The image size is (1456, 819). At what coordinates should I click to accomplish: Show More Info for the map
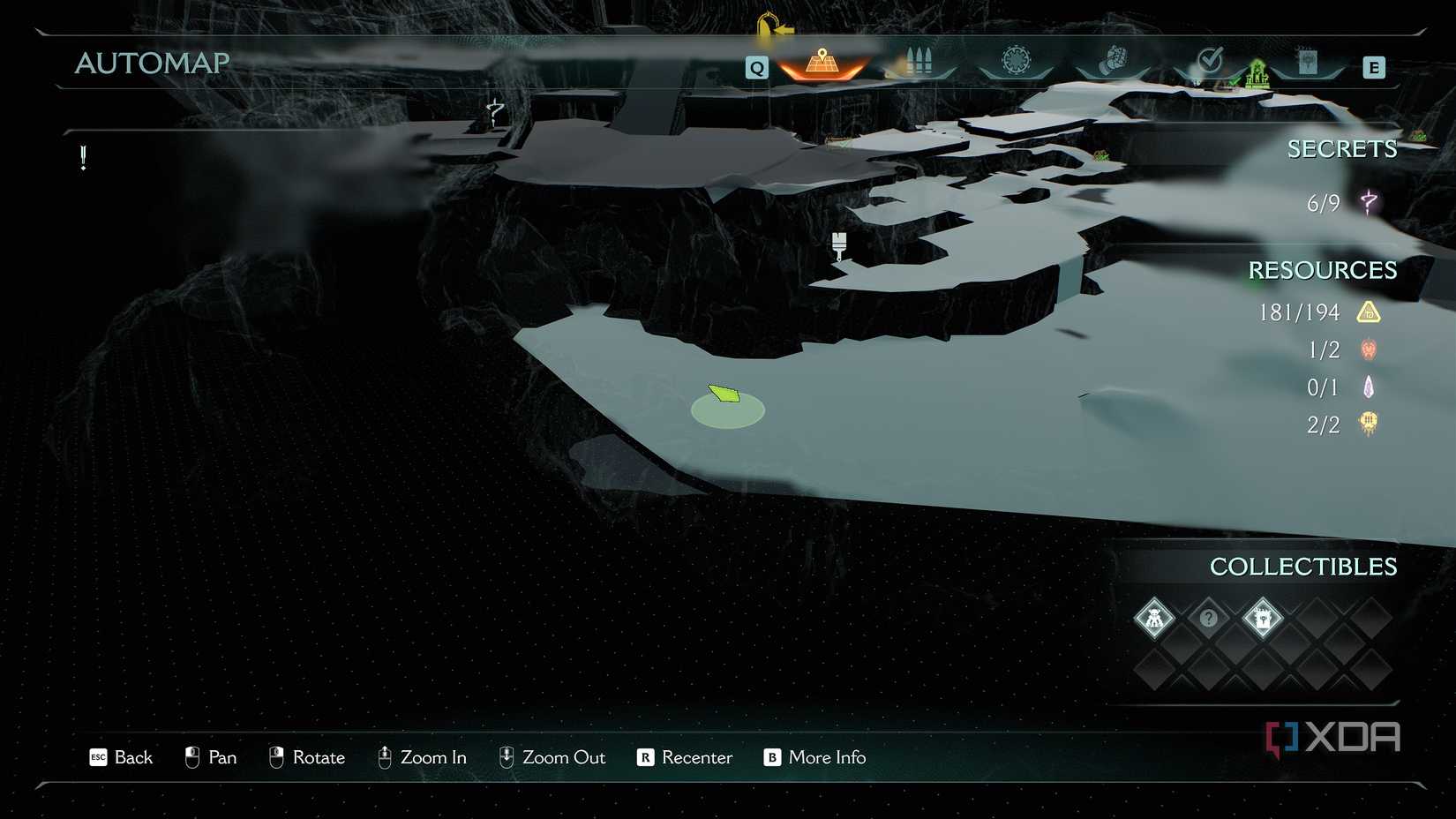click(x=814, y=757)
